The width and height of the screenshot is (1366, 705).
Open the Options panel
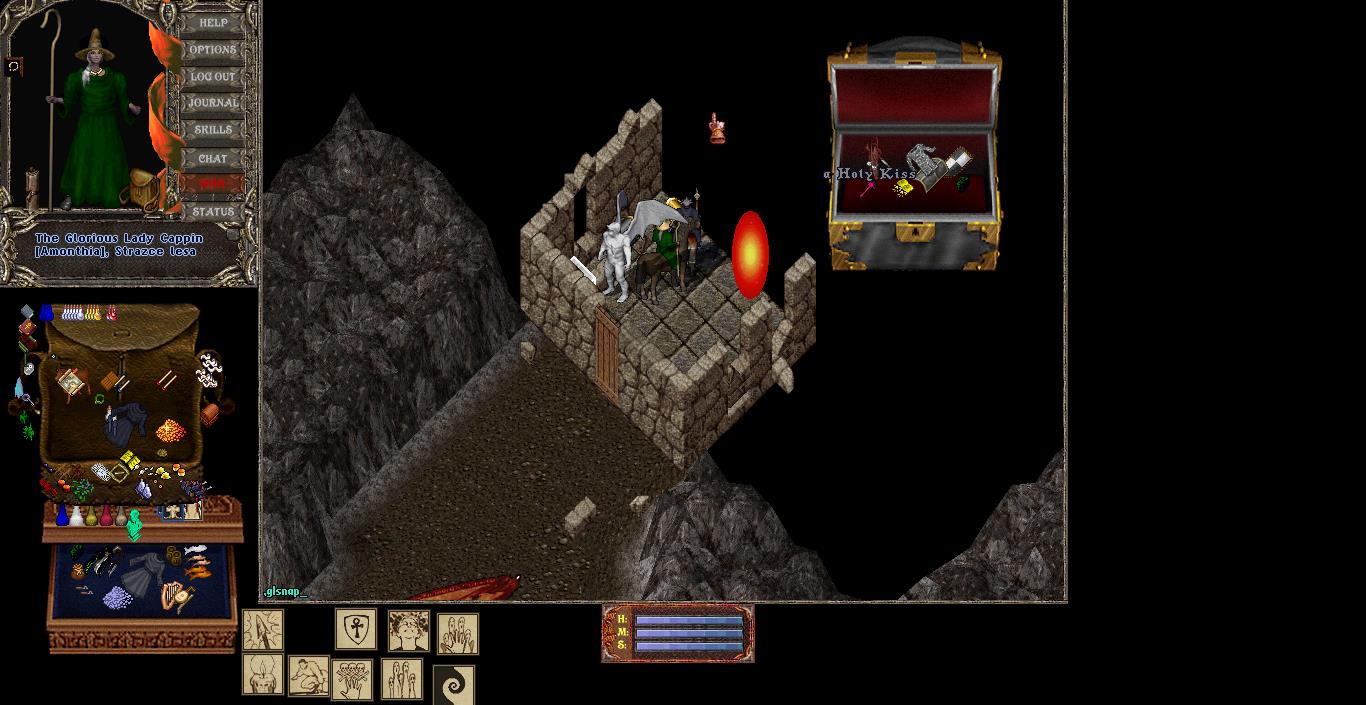(x=213, y=49)
